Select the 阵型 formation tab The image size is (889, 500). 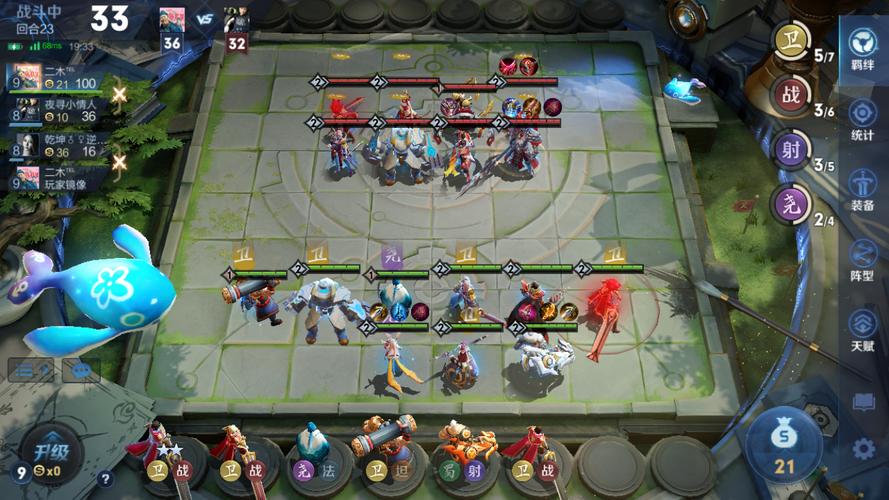(862, 259)
